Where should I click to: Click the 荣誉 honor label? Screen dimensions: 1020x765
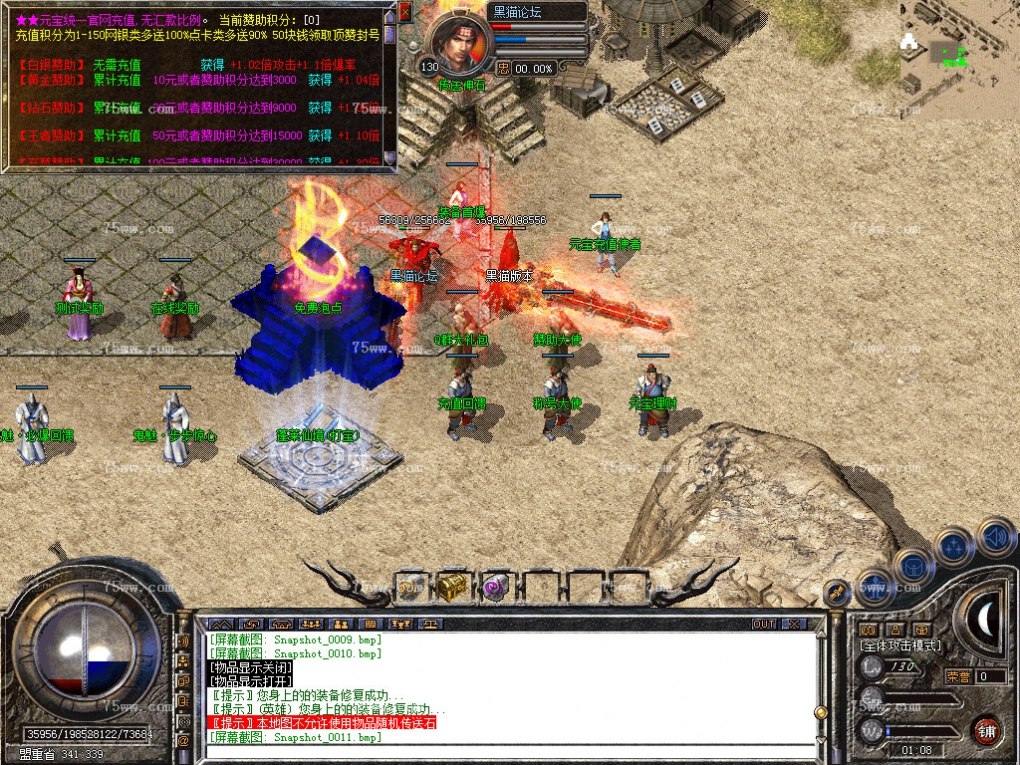[958, 677]
